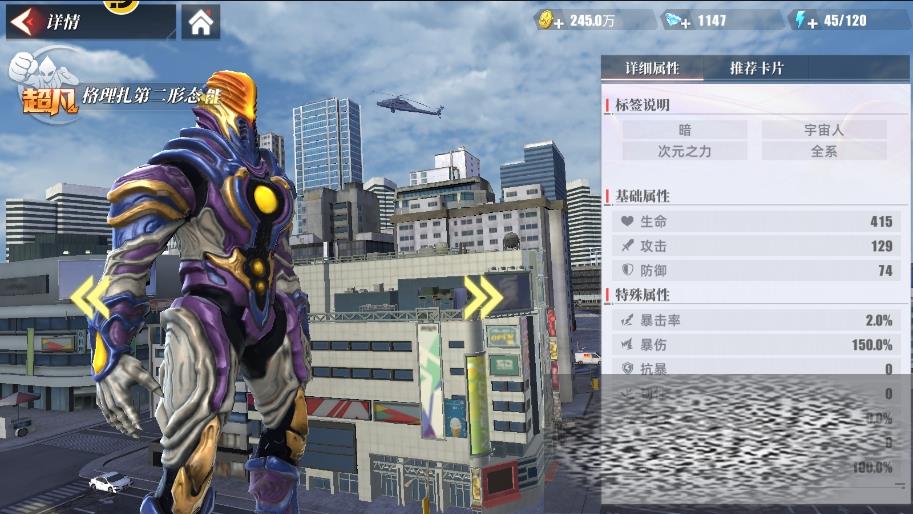
Task: Select the 全系 tag
Action: pyautogui.click(x=824, y=151)
